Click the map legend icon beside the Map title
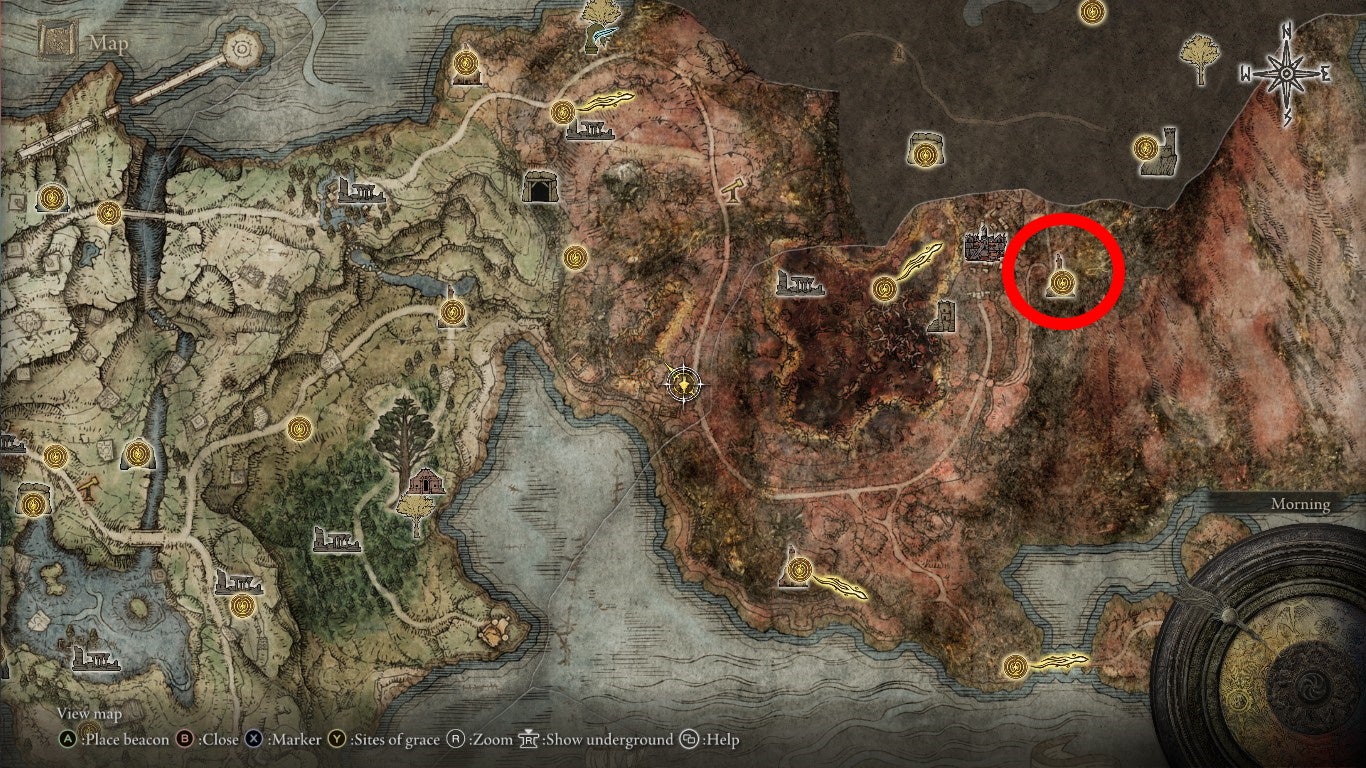 pyautogui.click(x=57, y=37)
